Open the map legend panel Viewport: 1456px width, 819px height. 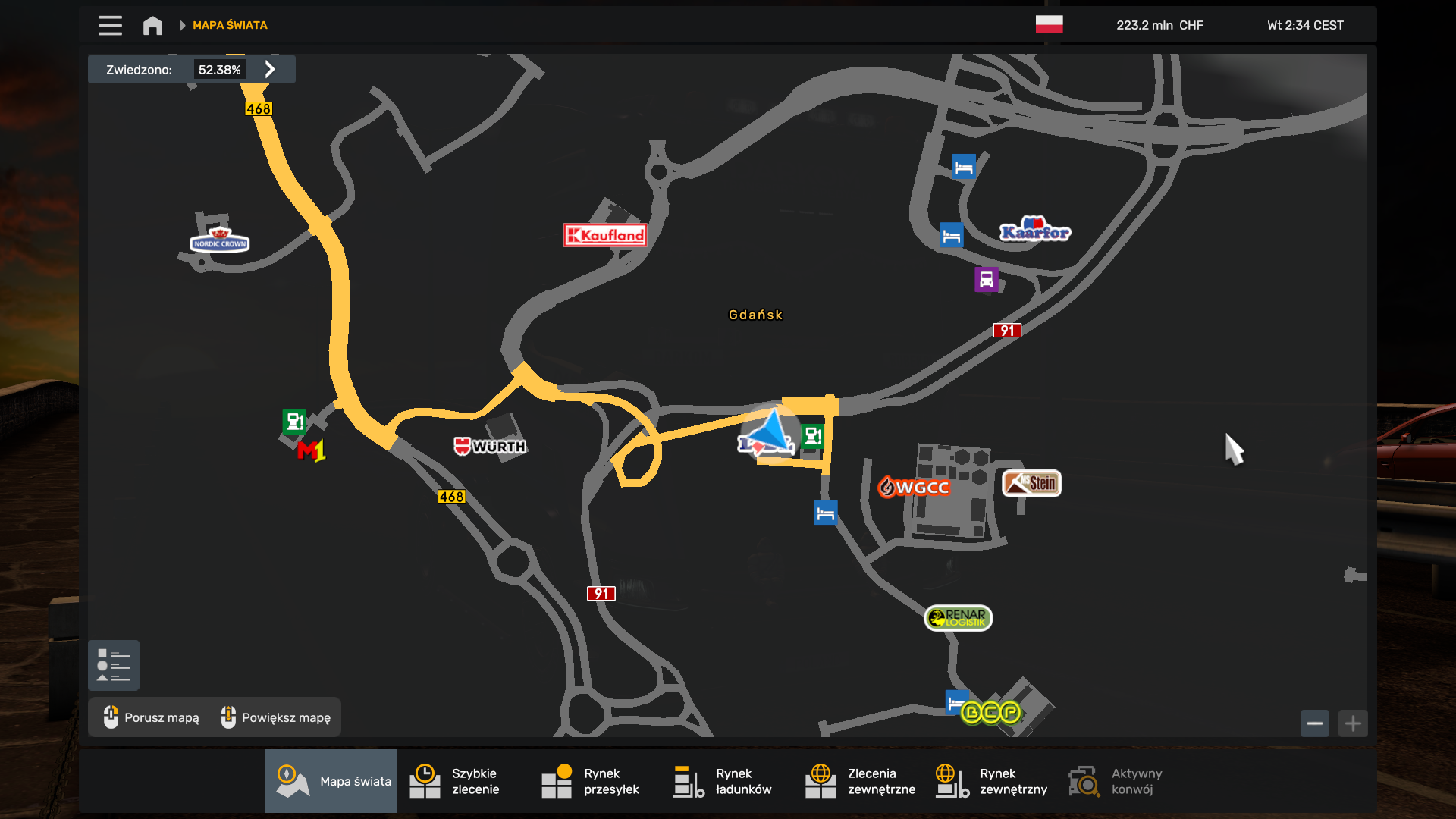click(x=114, y=665)
